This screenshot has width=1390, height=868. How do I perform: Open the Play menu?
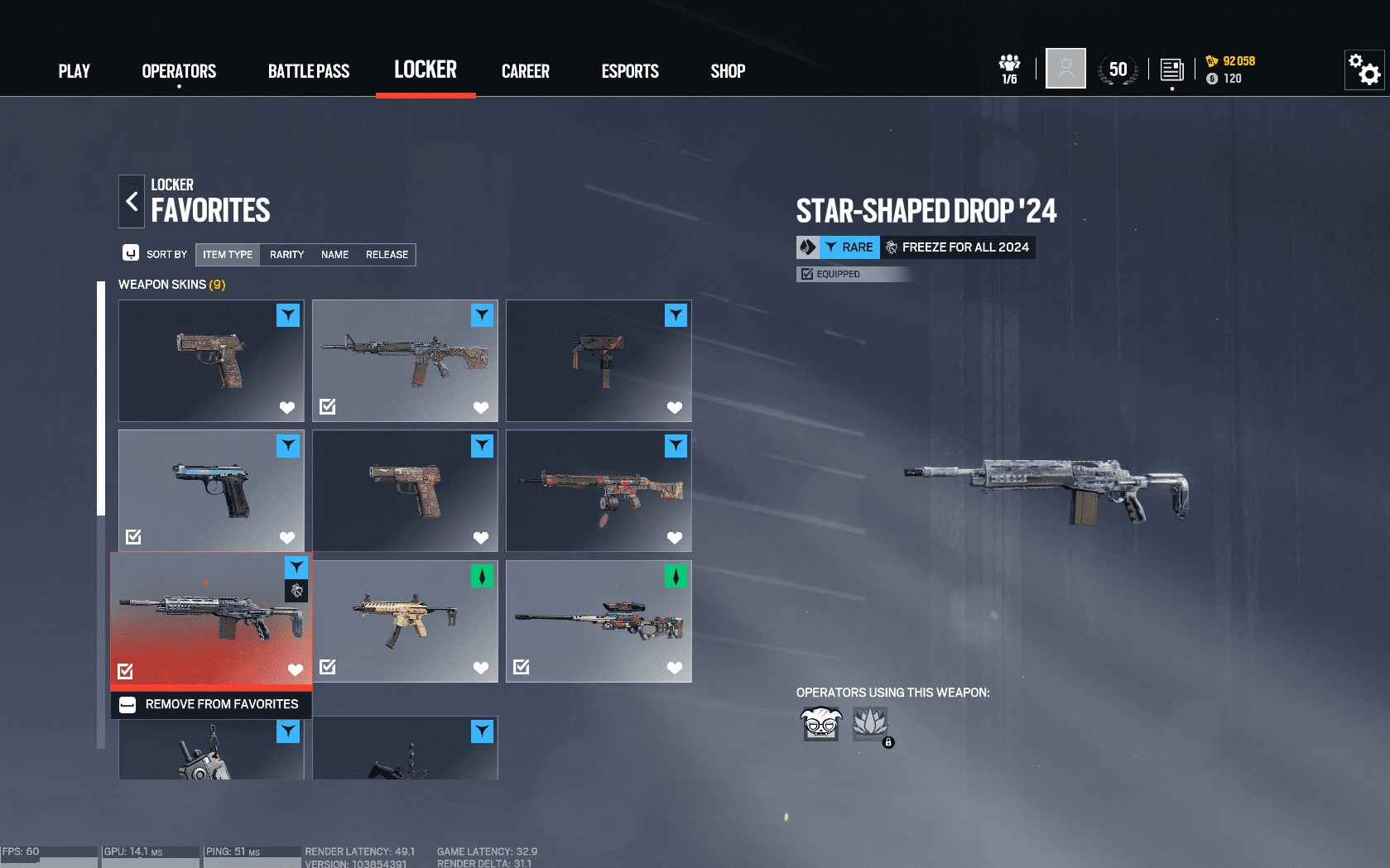click(74, 71)
